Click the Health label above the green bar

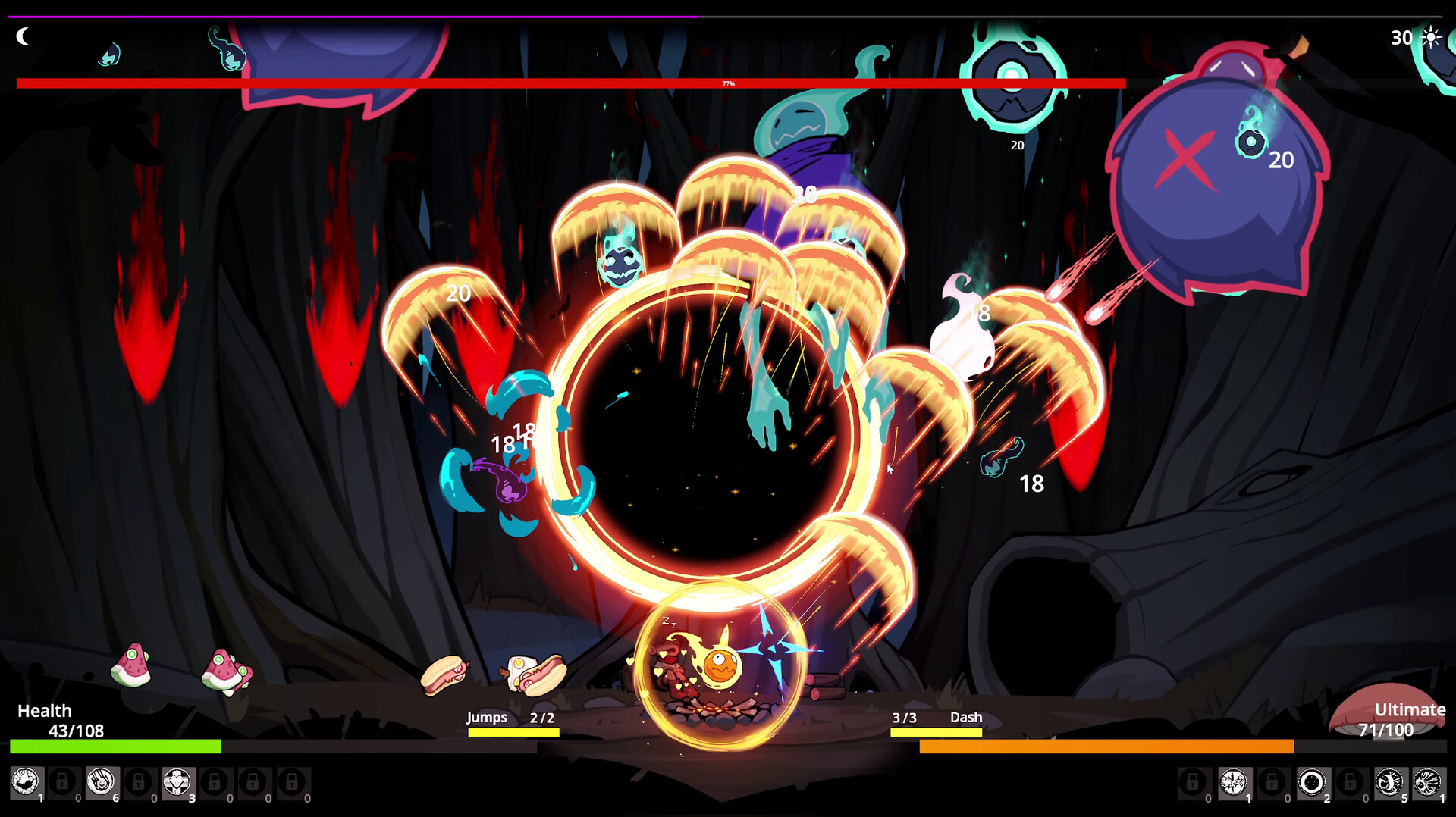point(45,711)
